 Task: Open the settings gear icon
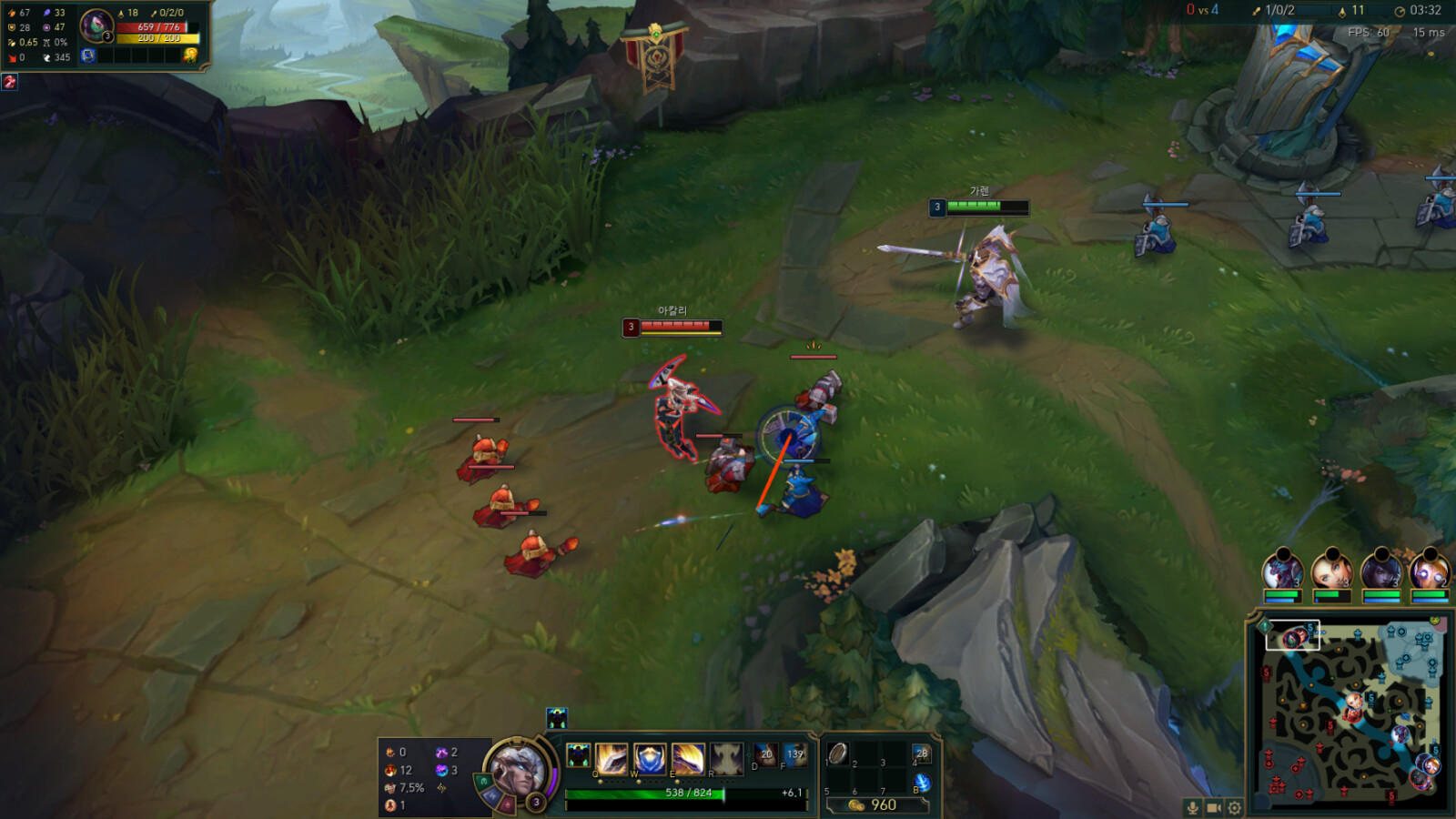1234,807
